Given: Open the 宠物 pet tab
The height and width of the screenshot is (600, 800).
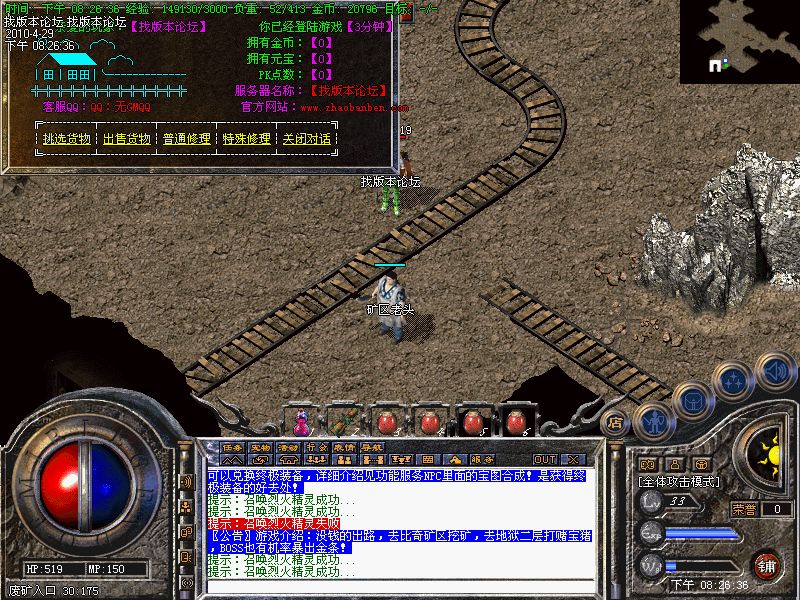Looking at the screenshot, I should tap(261, 447).
